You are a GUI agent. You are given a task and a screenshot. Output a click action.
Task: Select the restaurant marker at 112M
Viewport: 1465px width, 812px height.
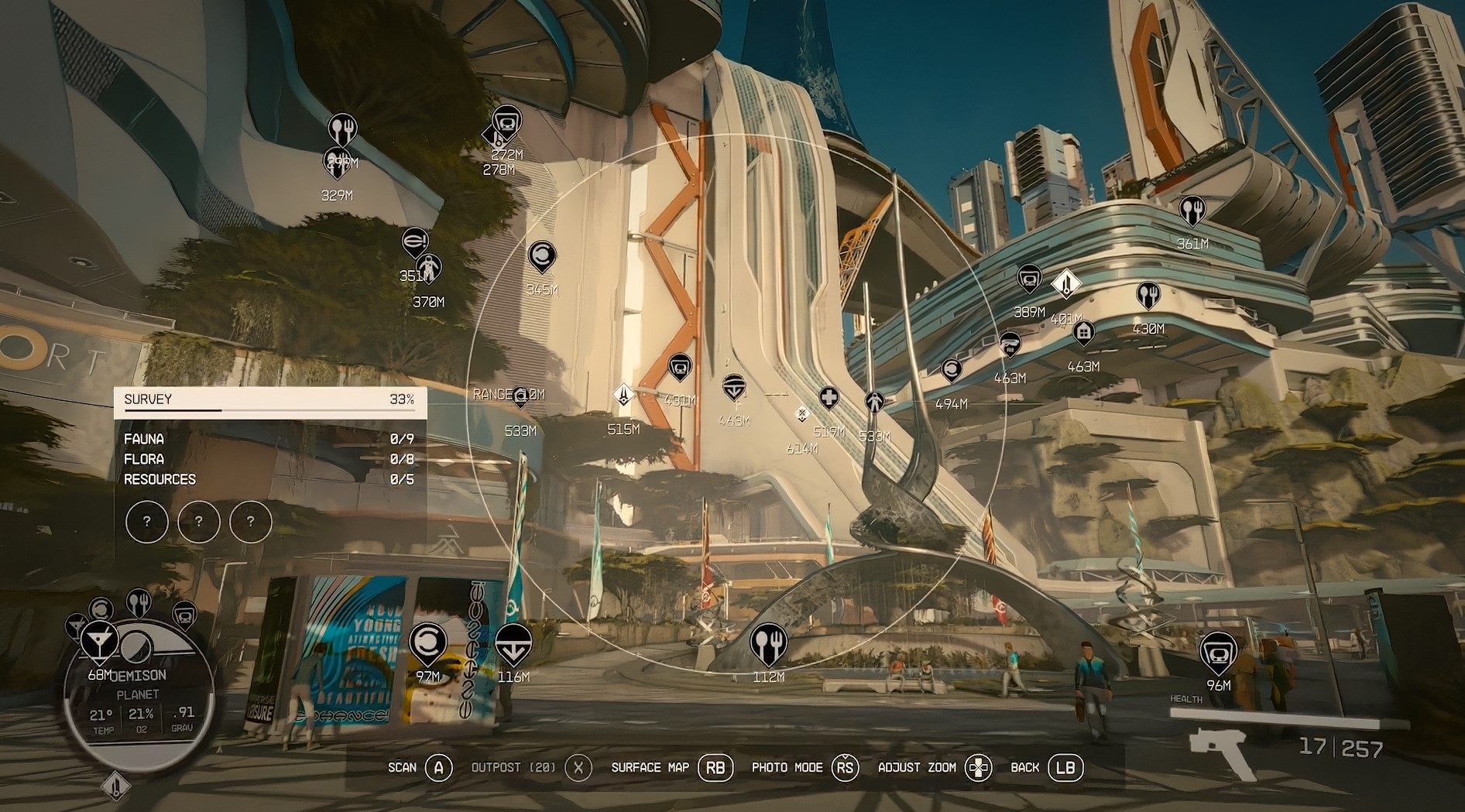768,644
